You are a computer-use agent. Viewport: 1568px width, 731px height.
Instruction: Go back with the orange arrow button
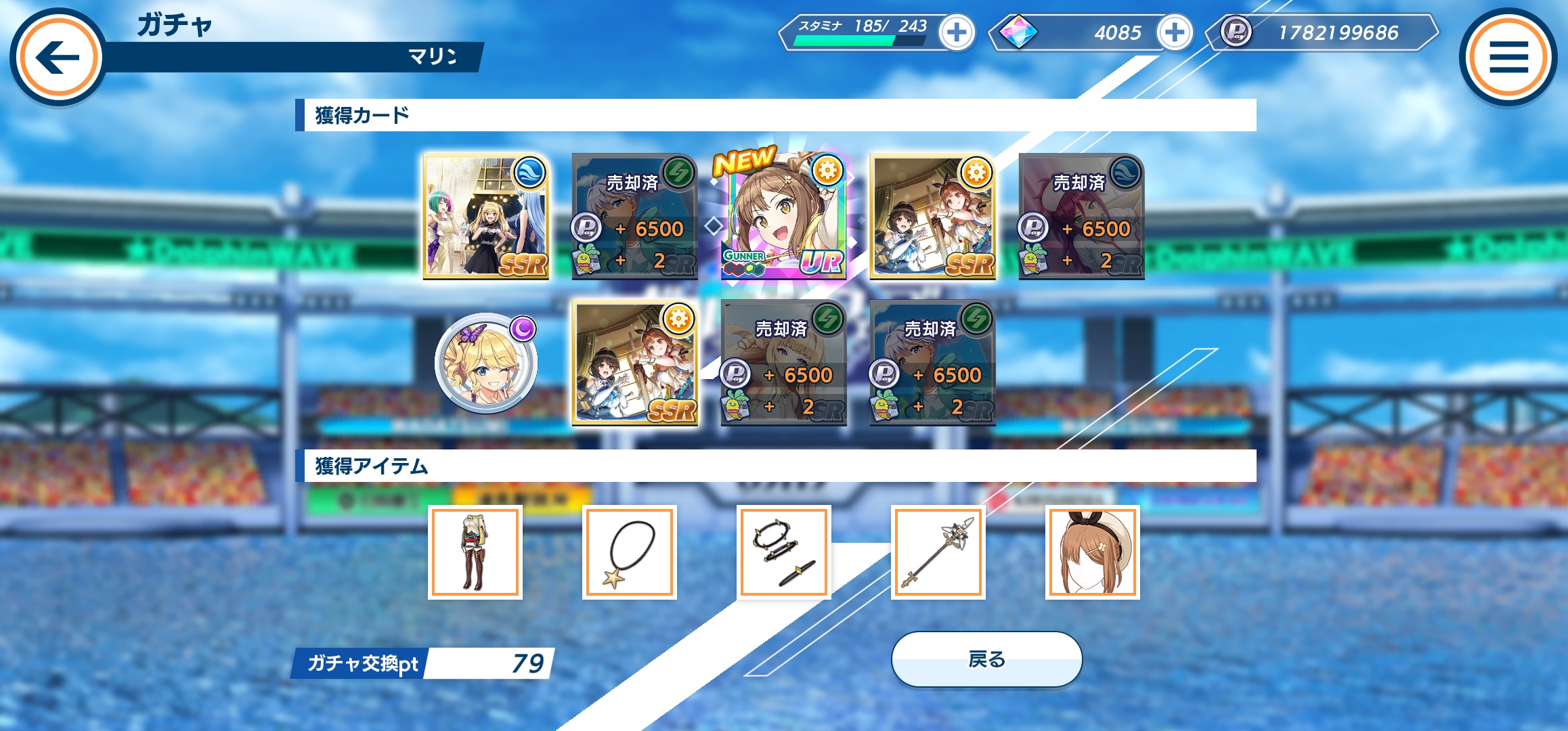coord(58,57)
